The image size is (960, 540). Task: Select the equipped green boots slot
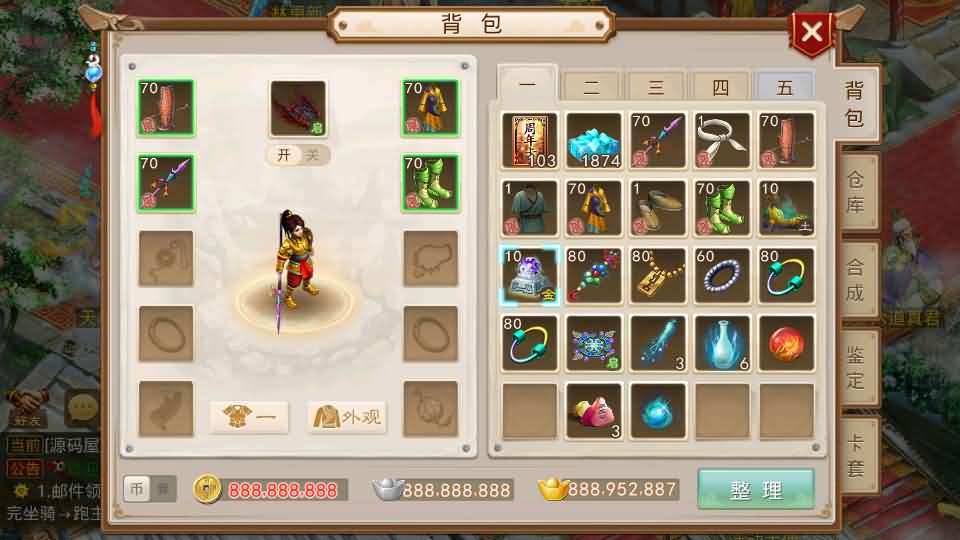pos(430,183)
